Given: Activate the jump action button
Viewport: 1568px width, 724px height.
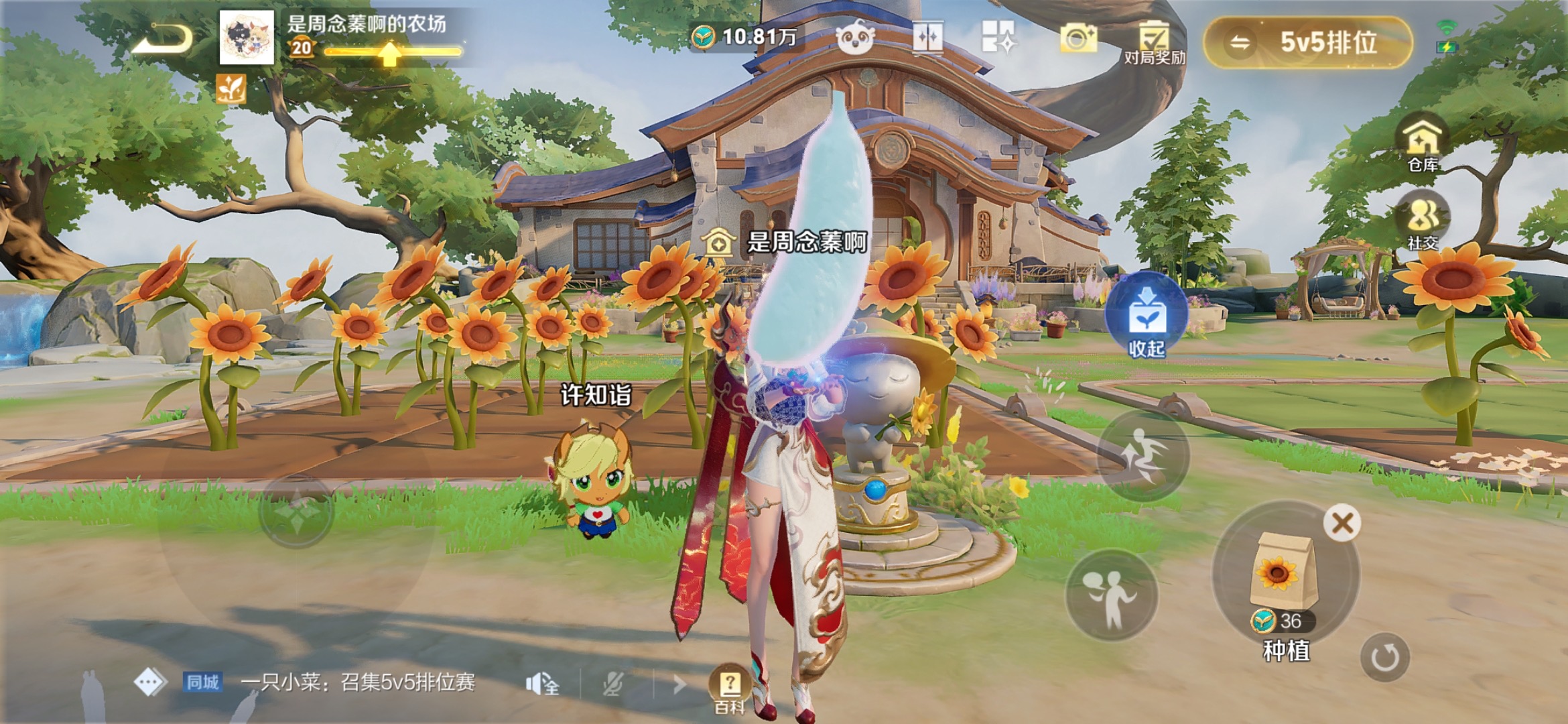Looking at the screenshot, I should pyautogui.click(x=1143, y=456).
